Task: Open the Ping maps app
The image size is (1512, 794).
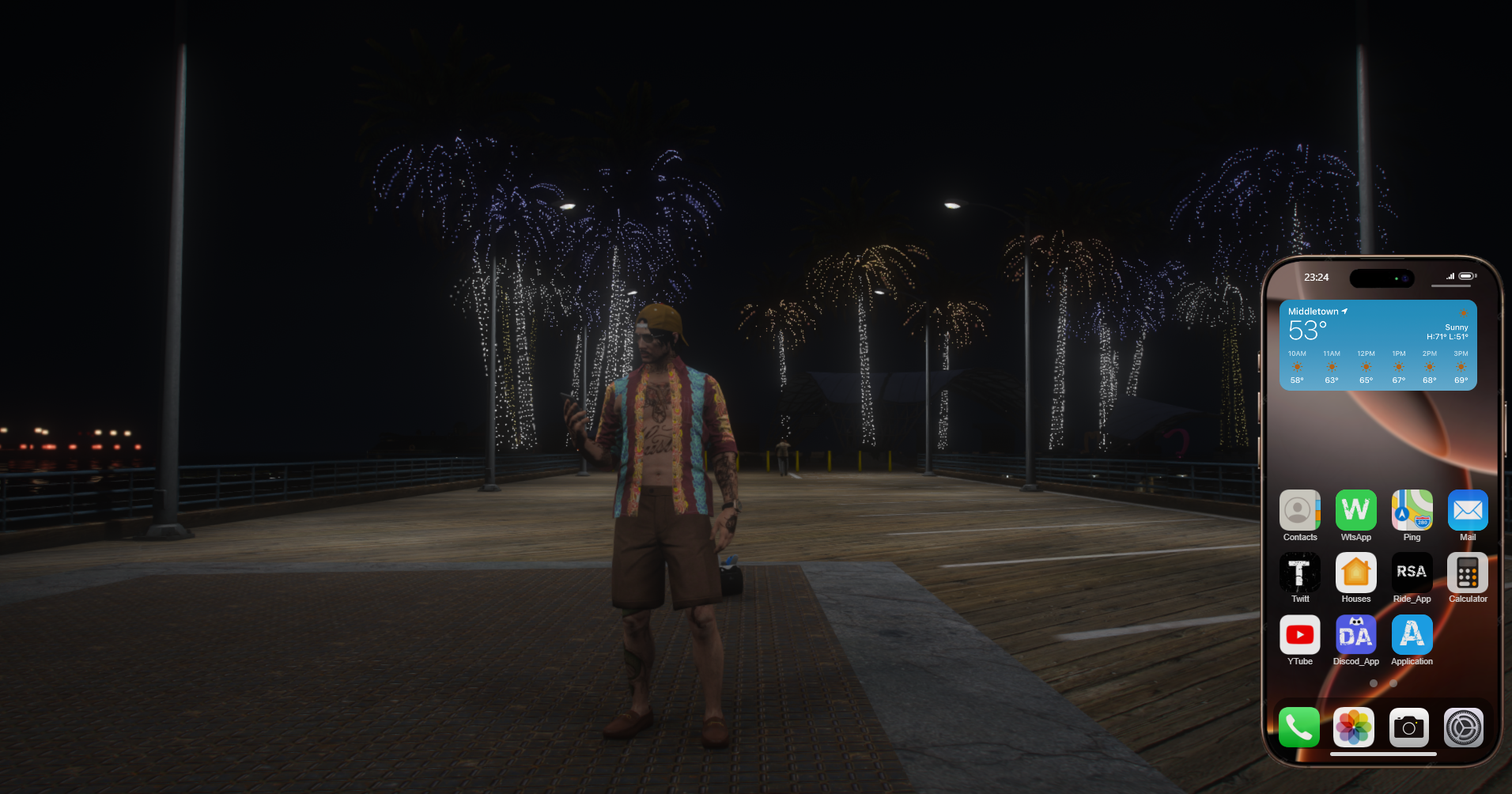Action: (1412, 510)
